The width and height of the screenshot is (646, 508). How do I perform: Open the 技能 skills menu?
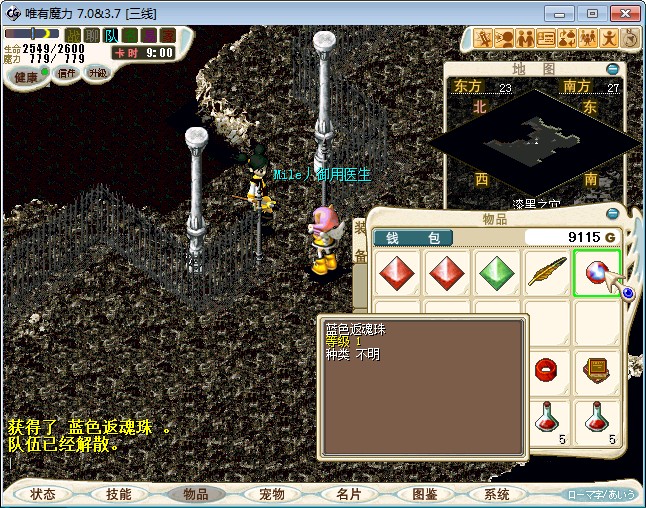118,494
